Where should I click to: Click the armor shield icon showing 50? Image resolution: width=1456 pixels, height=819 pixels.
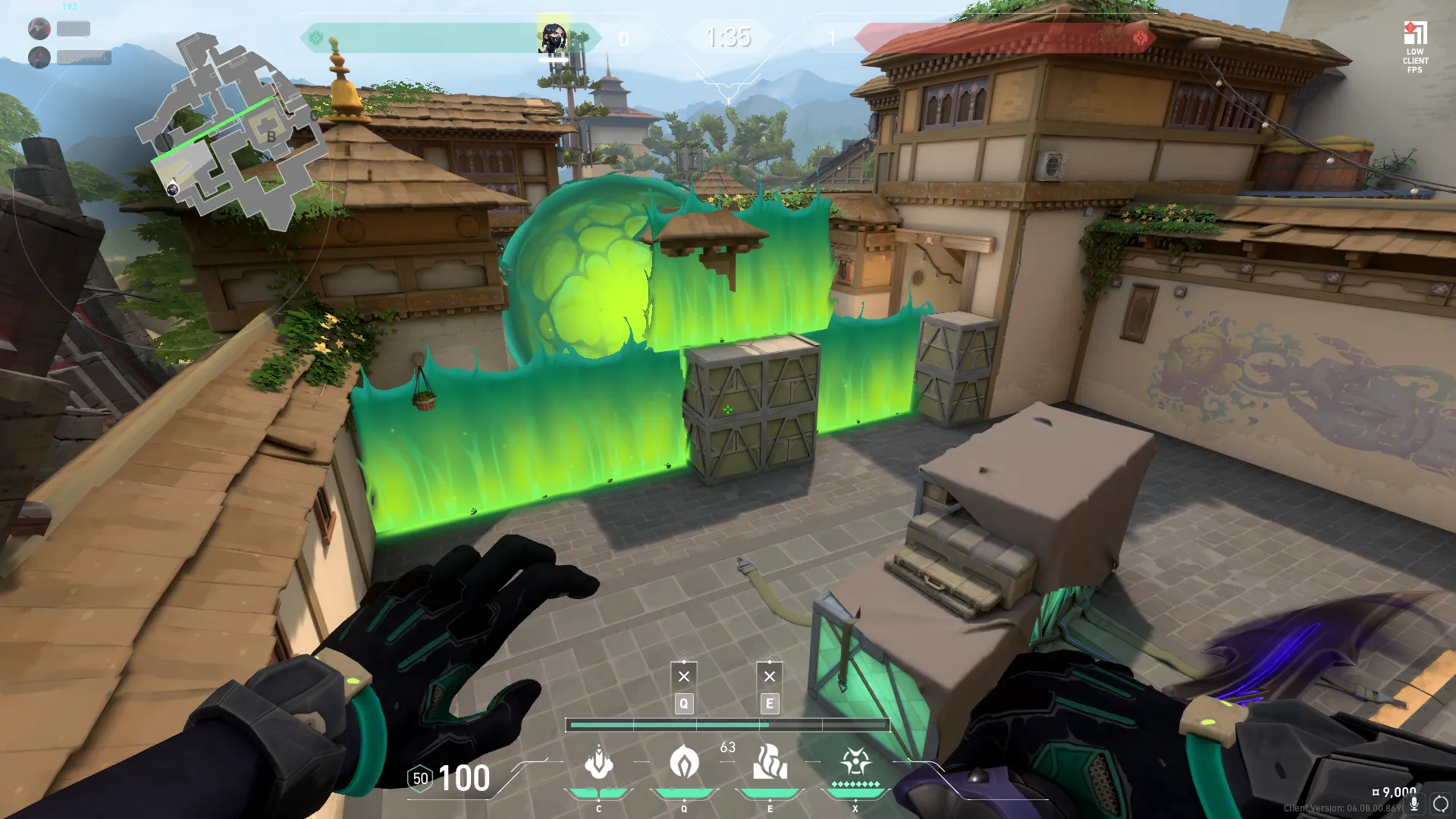click(x=420, y=779)
